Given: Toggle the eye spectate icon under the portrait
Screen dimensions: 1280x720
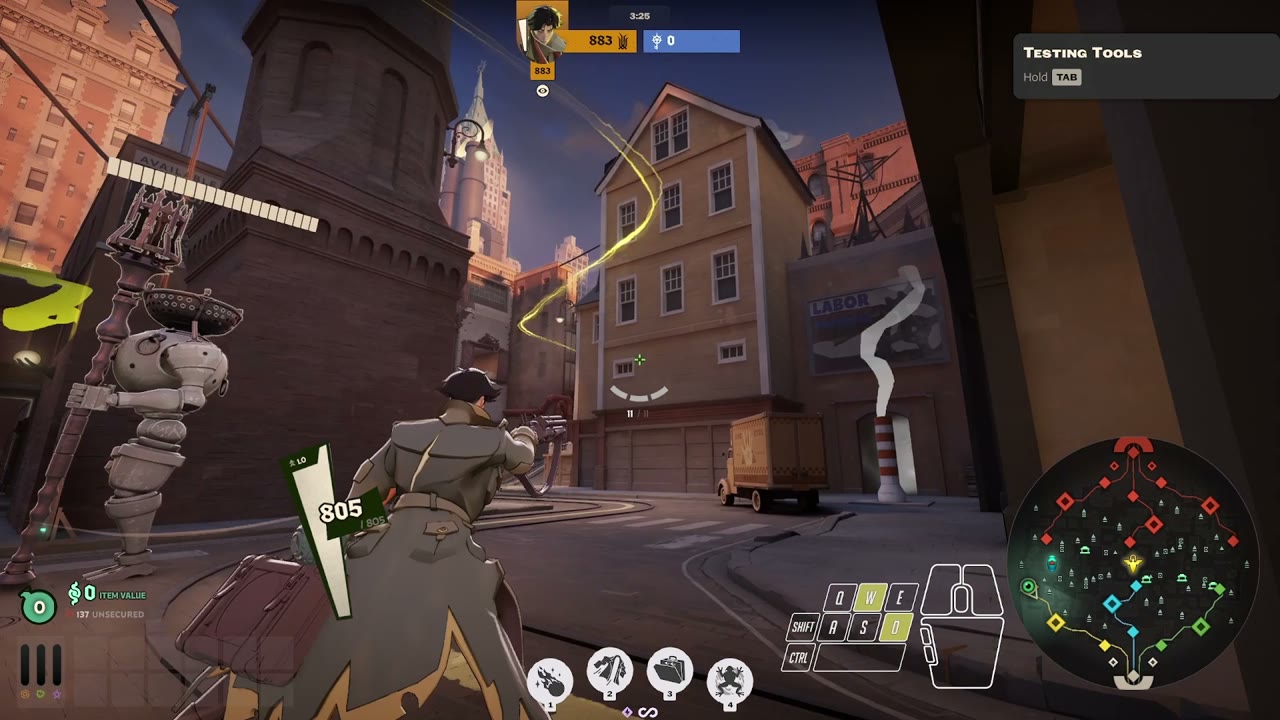Looking at the screenshot, I should [x=543, y=91].
